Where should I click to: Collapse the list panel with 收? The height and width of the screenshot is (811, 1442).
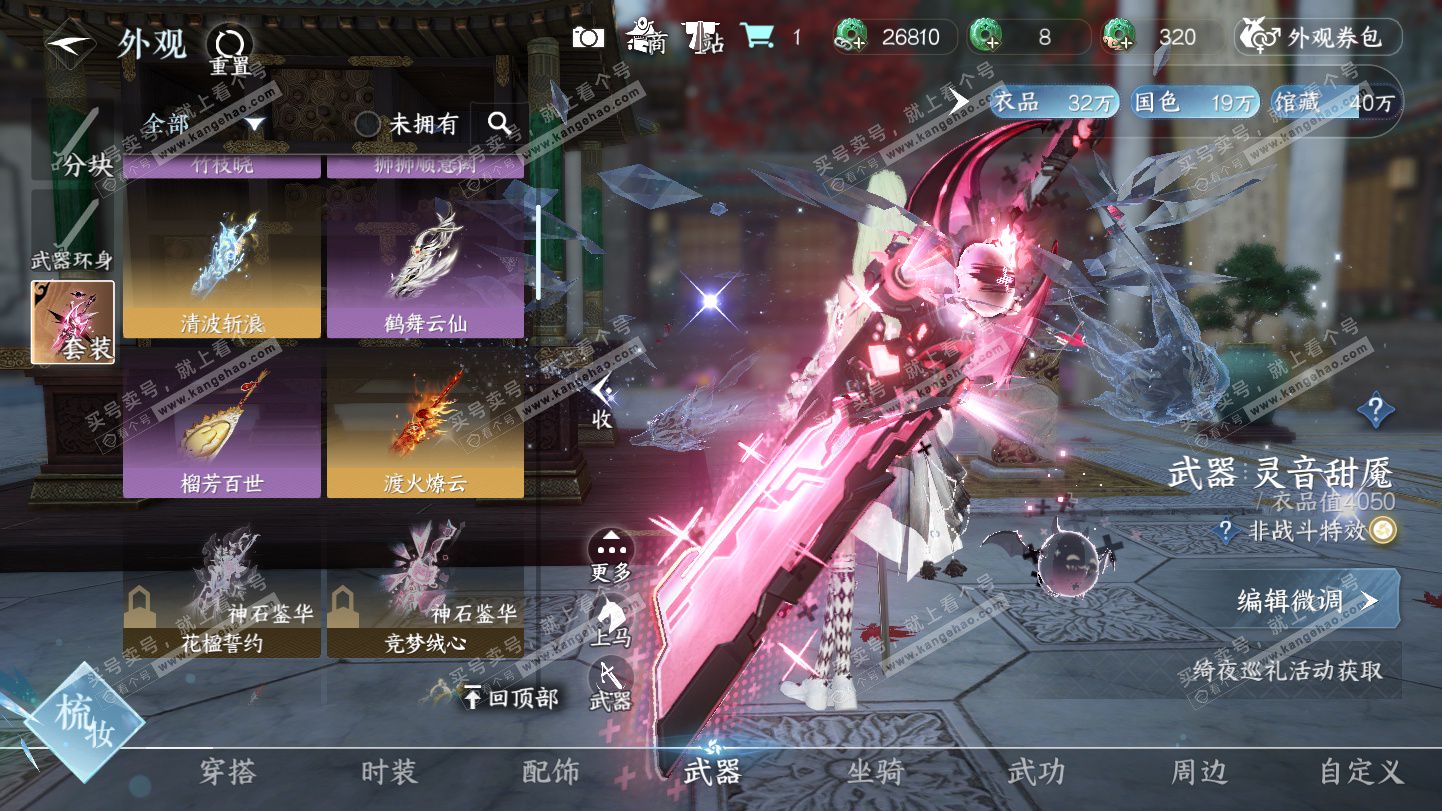click(x=601, y=402)
